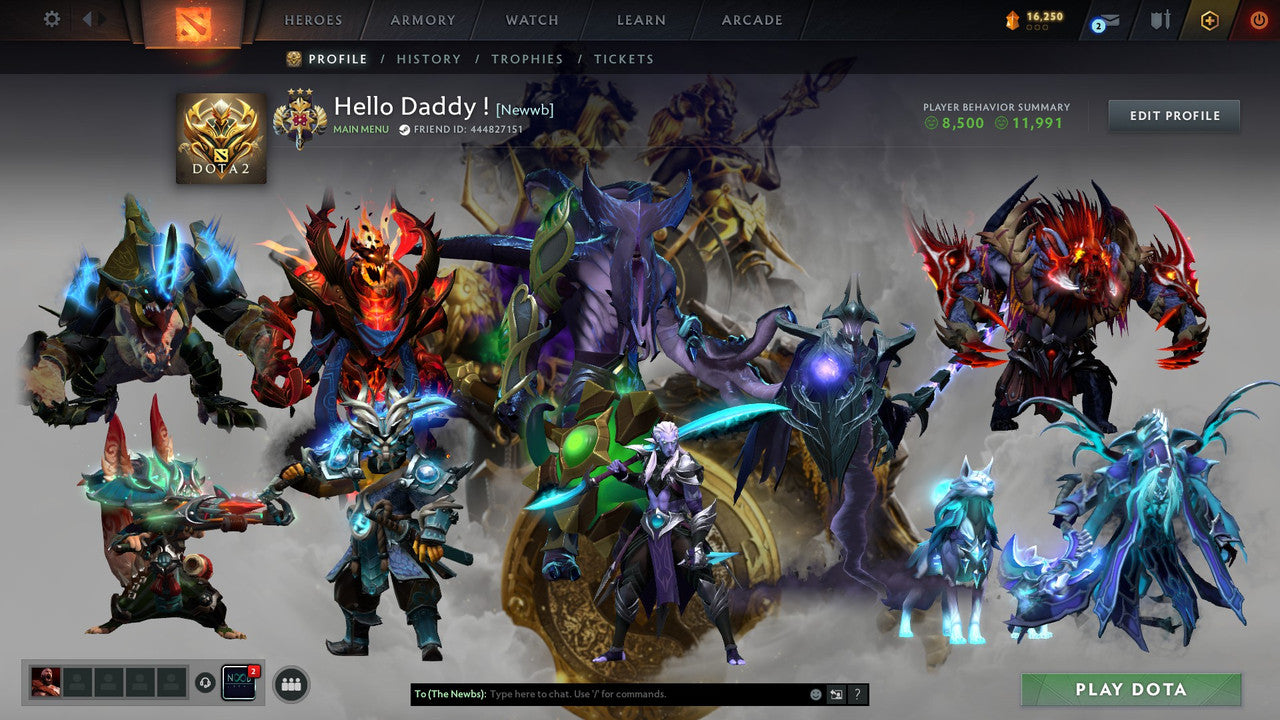Switch to the HISTORY tab

429,59
